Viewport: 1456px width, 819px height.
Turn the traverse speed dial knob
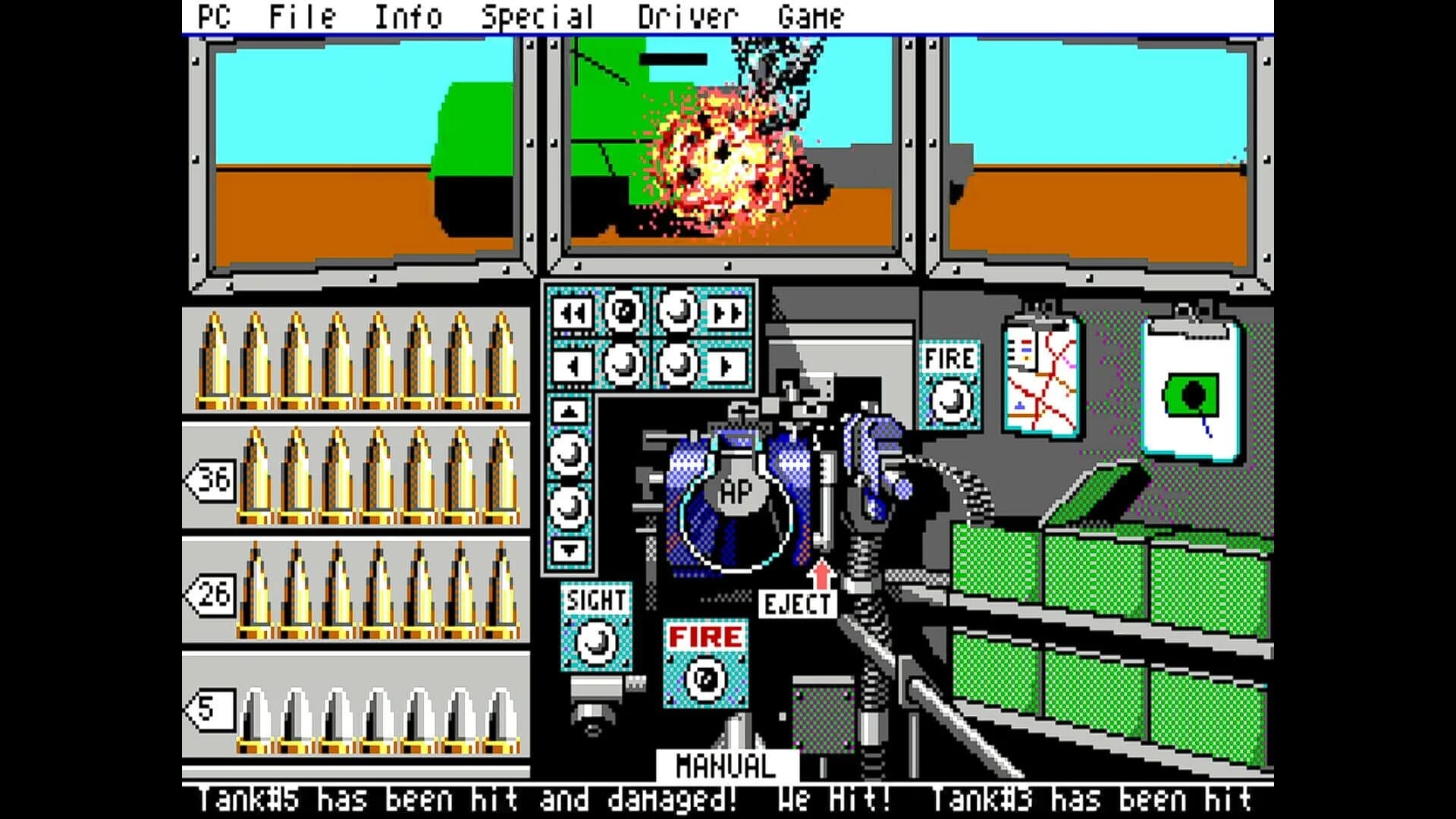621,311
